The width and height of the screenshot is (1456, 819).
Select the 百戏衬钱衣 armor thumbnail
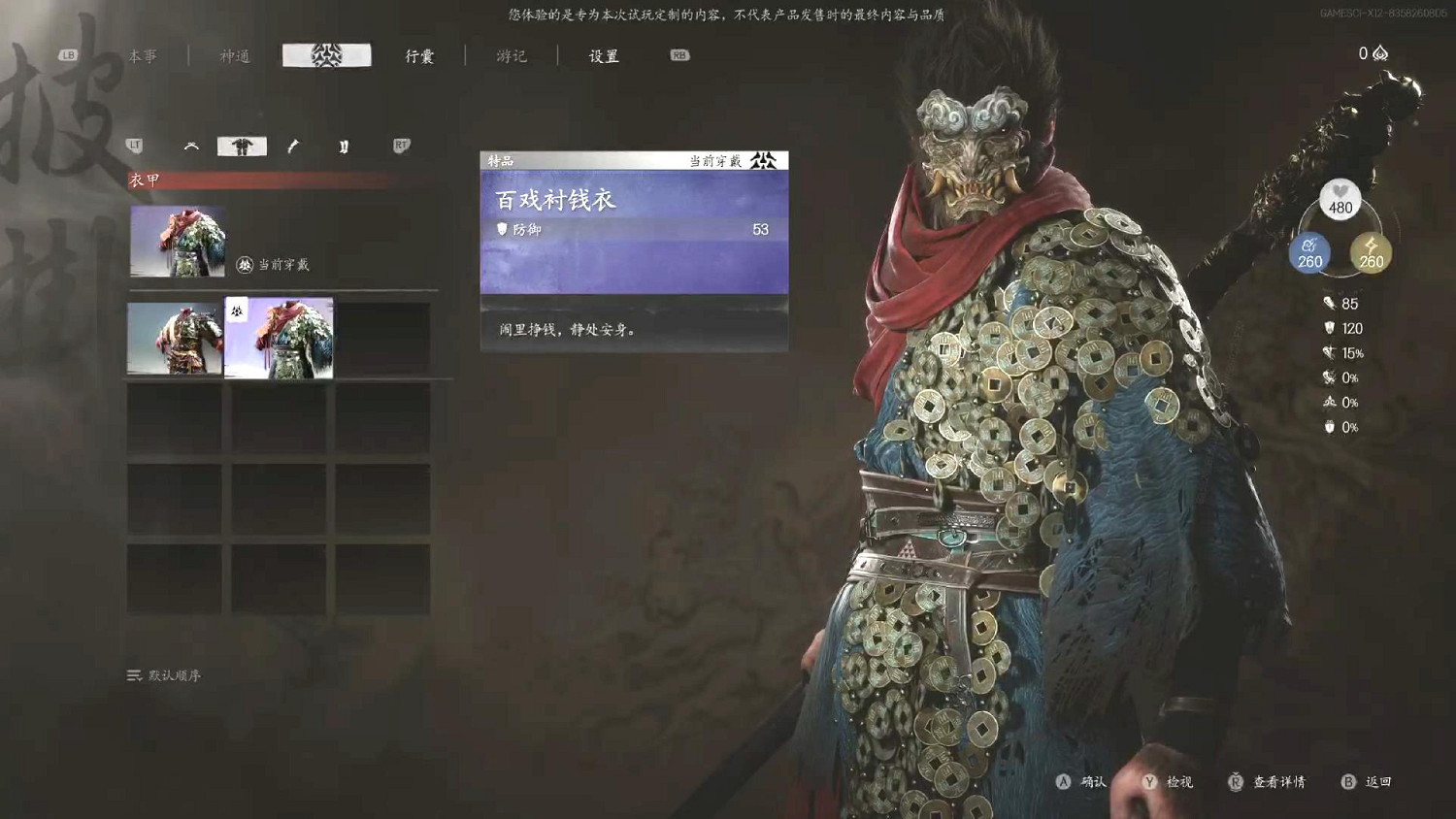click(x=279, y=339)
